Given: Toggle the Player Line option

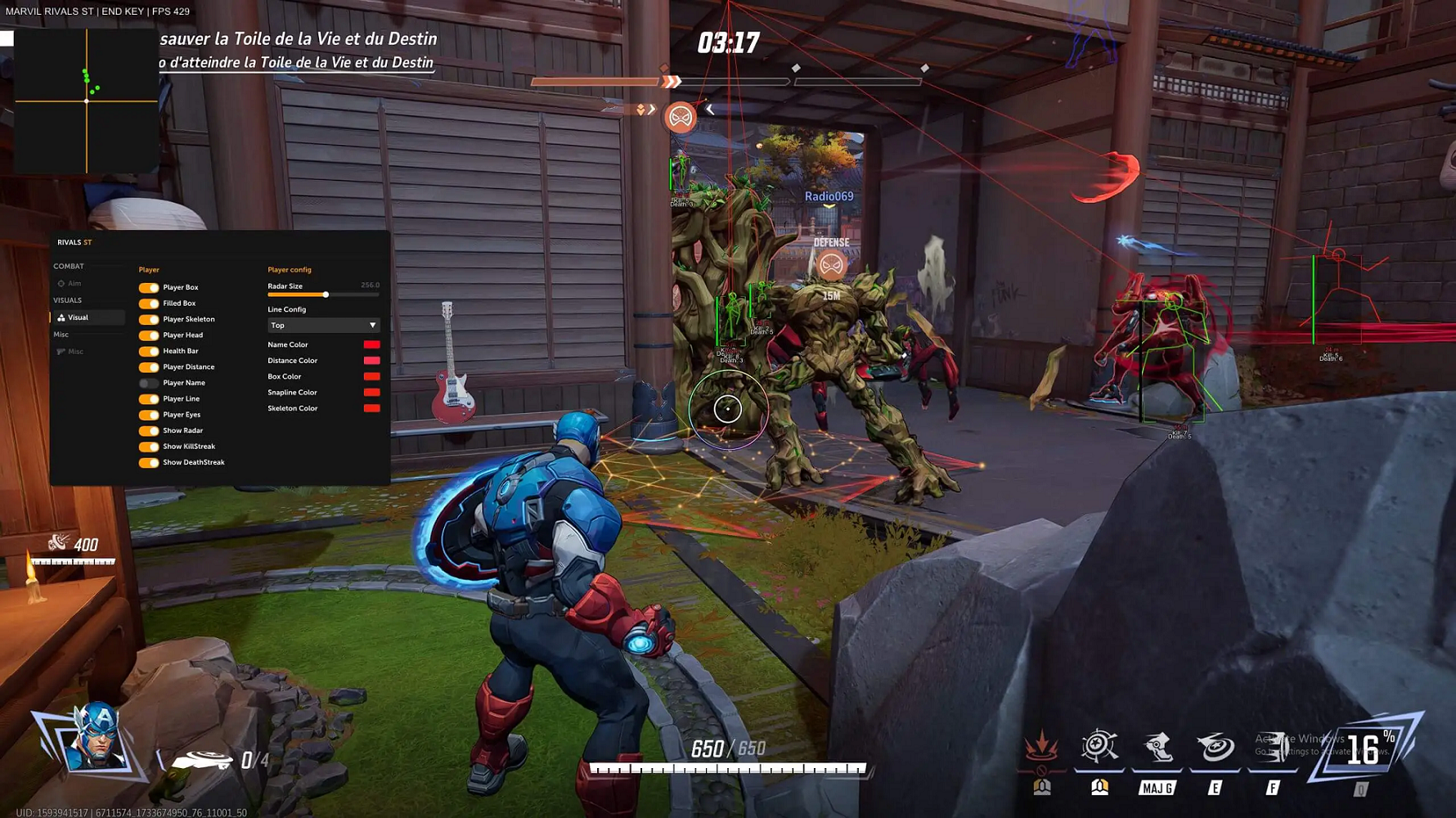Looking at the screenshot, I should click(x=149, y=399).
